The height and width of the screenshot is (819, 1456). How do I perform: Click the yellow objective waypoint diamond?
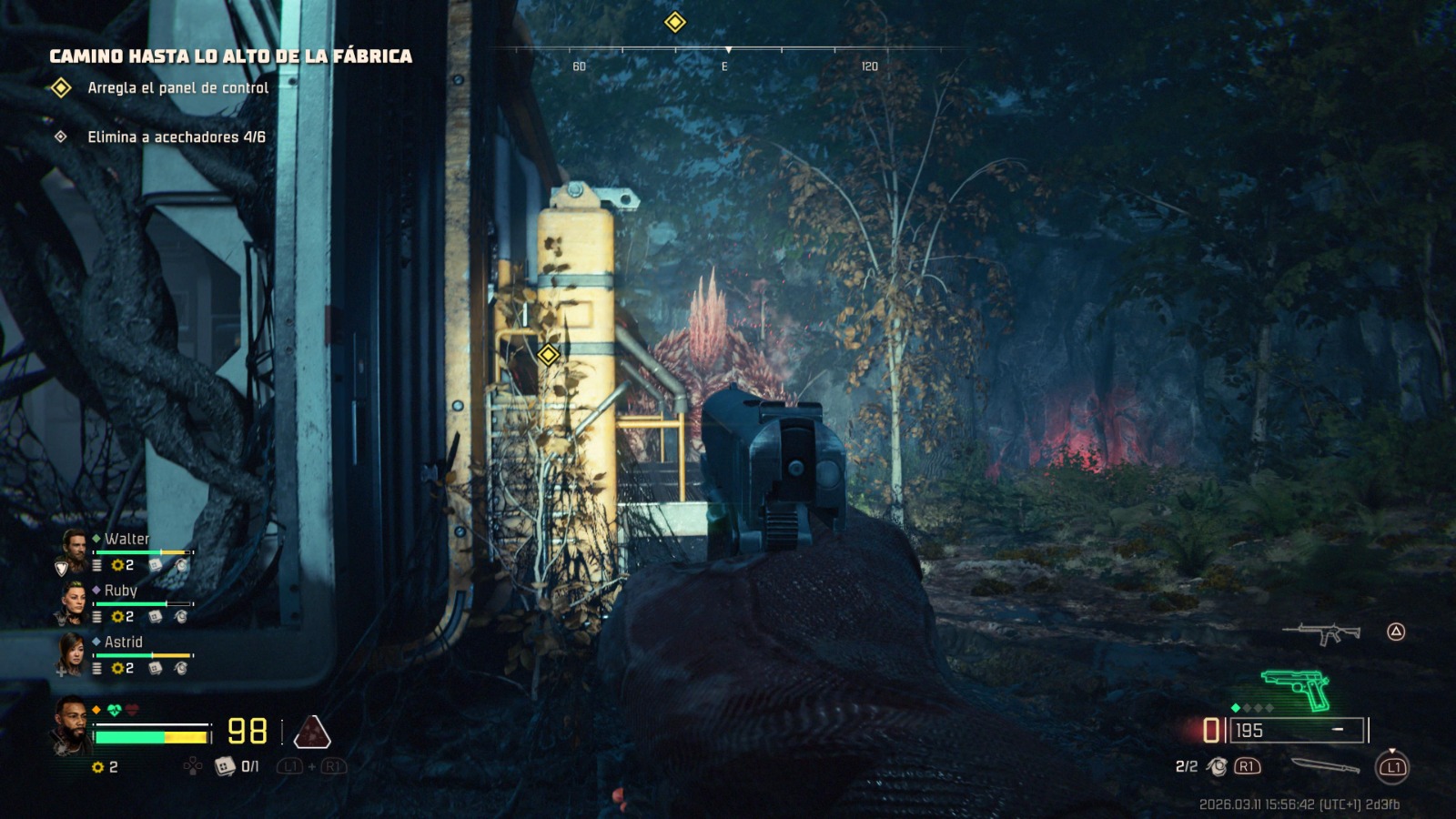(548, 355)
